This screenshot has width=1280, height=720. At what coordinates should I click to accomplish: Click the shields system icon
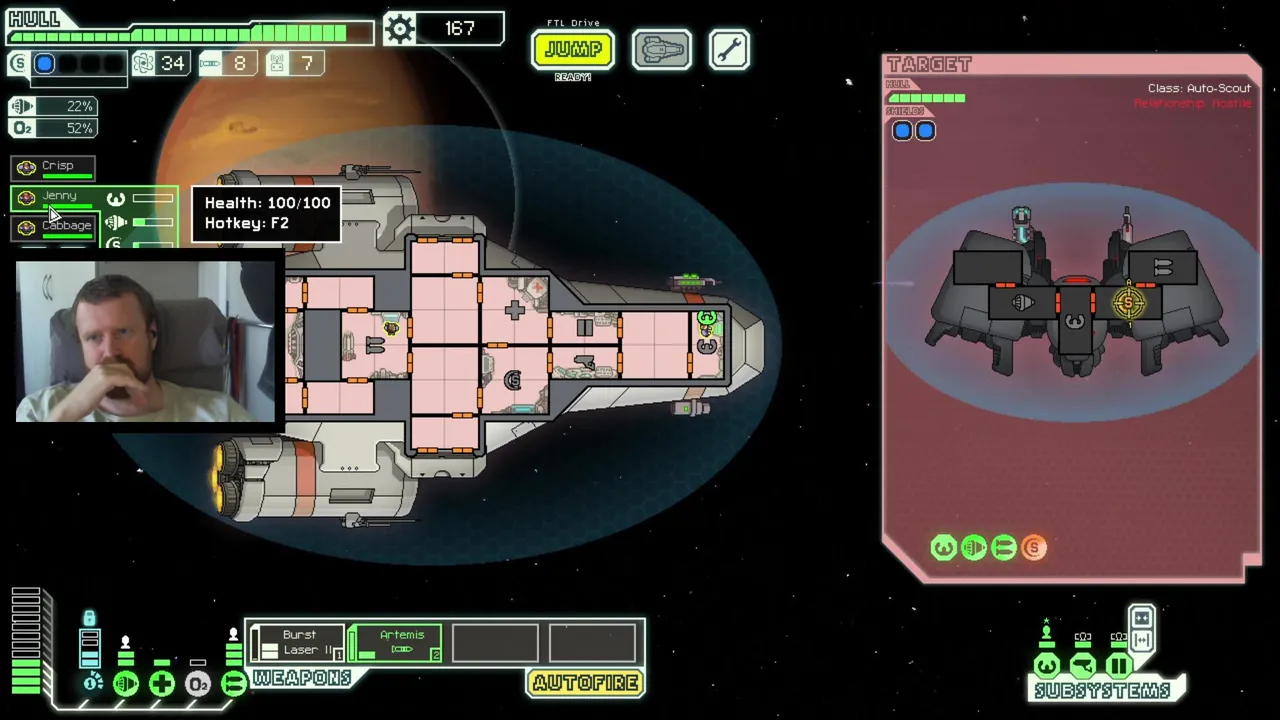(93, 683)
